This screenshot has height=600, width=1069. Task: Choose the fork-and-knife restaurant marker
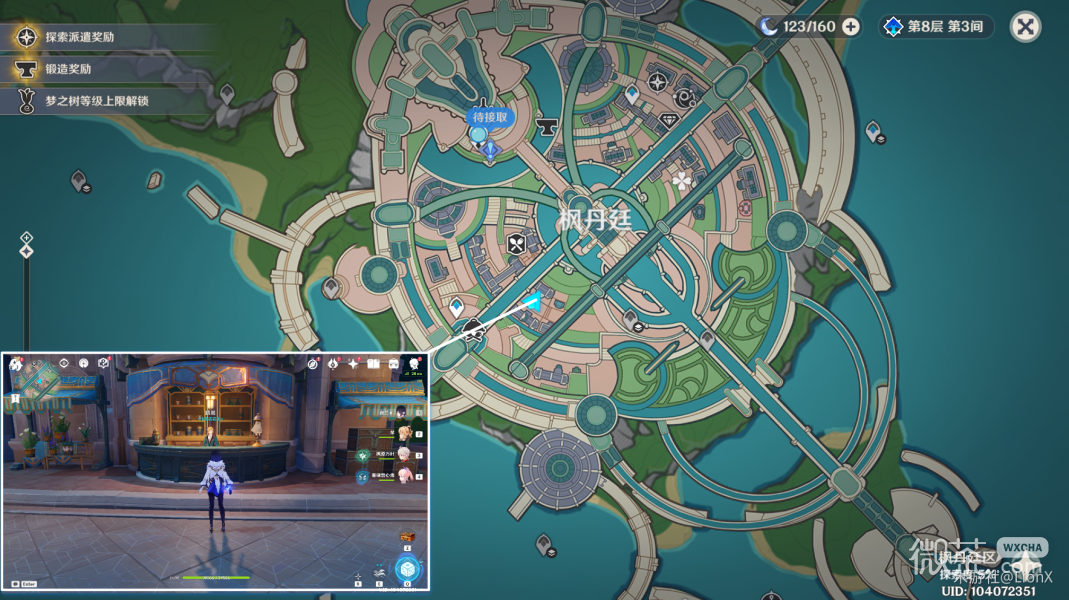(516, 243)
